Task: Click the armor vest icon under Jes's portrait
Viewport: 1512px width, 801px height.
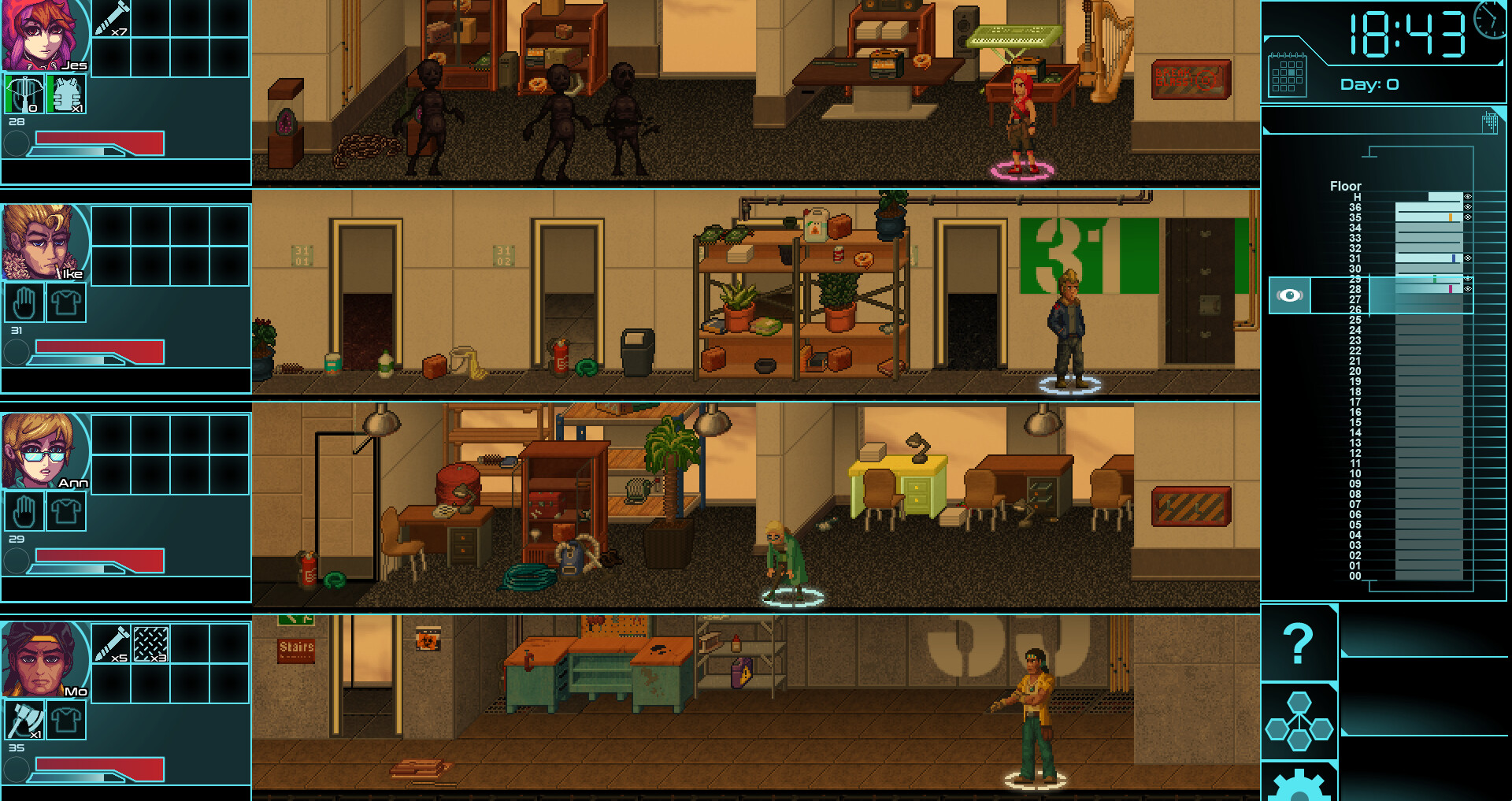Action: click(65, 92)
